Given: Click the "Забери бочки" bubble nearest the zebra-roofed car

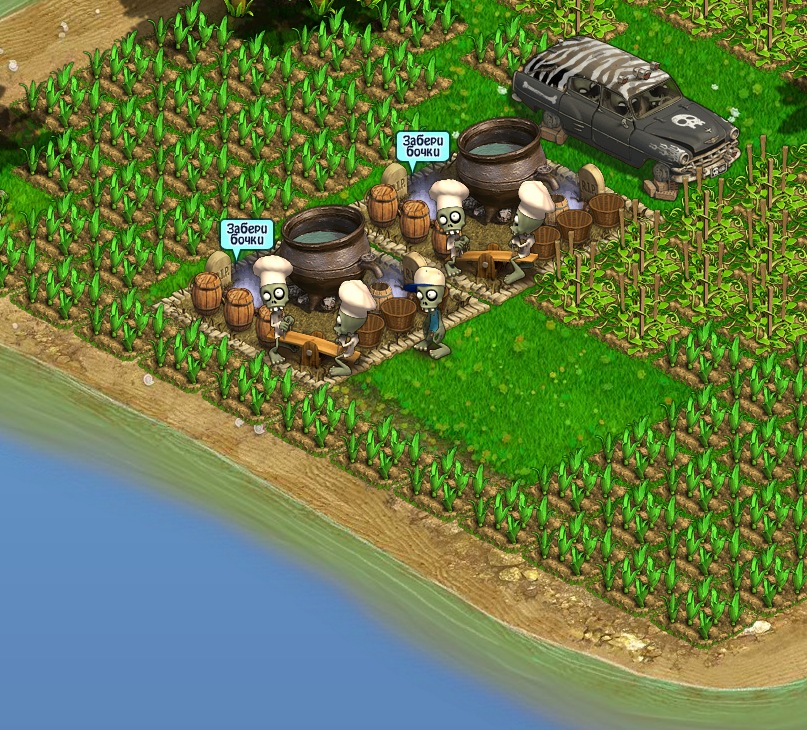Looking at the screenshot, I should tap(422, 147).
